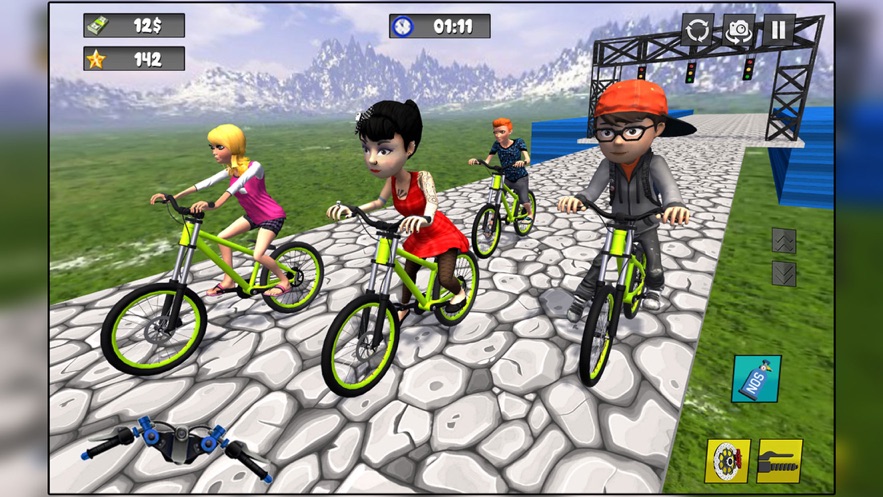The width and height of the screenshot is (883, 497).
Task: Hit the throttle grip accelerate button
Action: point(780,461)
